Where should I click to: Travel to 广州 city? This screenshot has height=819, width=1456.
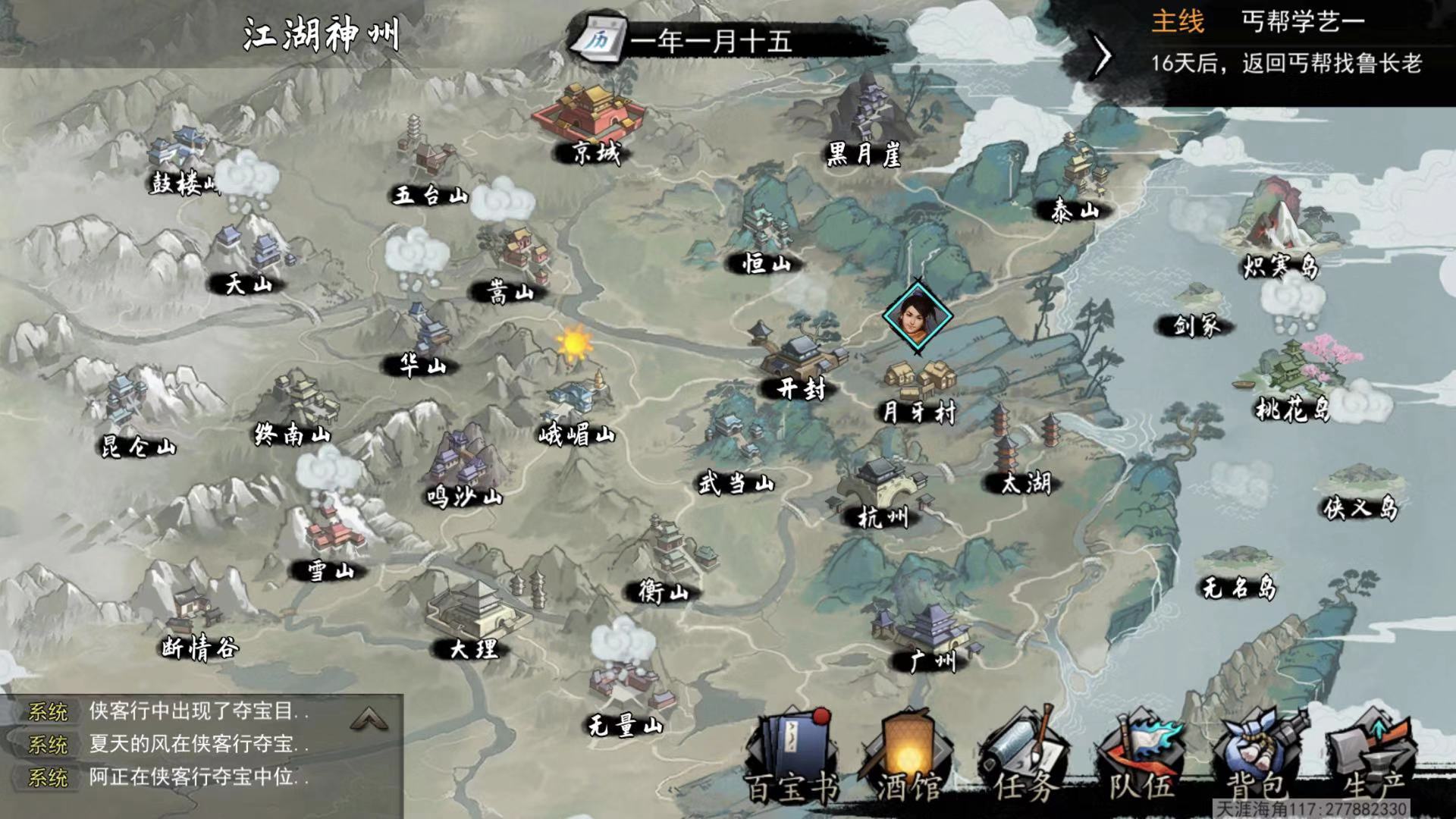click(x=929, y=635)
